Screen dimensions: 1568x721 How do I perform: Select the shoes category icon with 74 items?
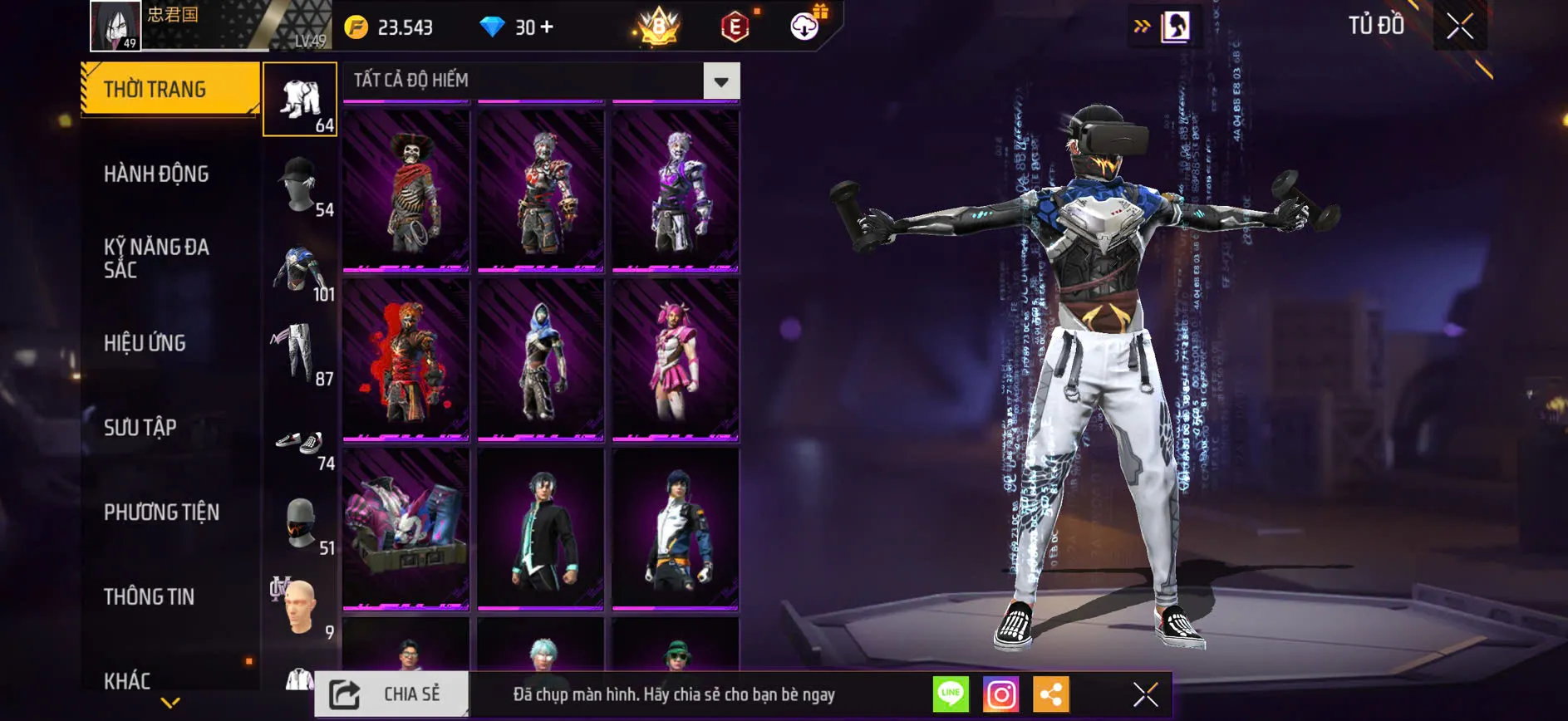301,440
